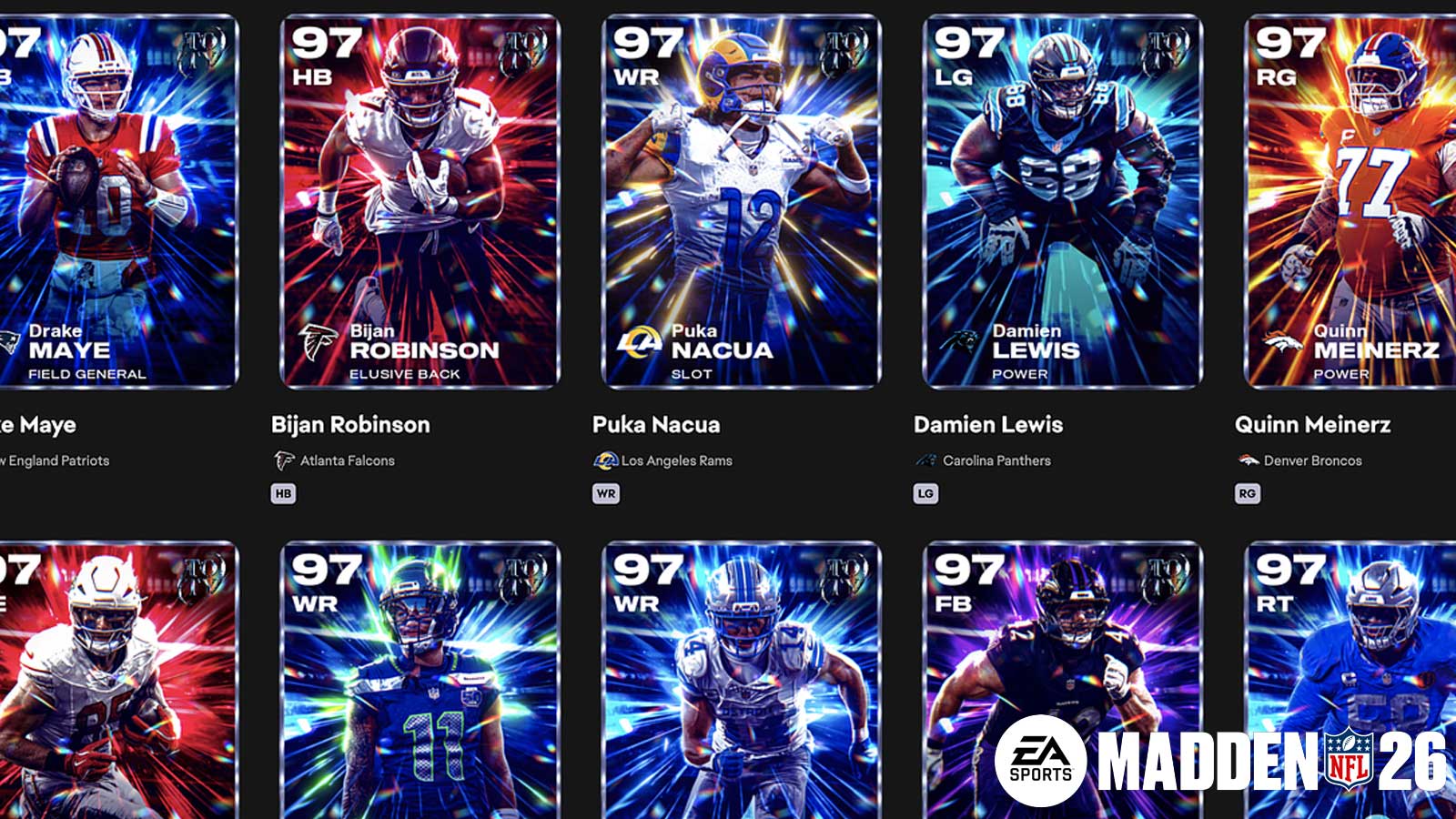Image resolution: width=1456 pixels, height=819 pixels.
Task: Click the Bijan Robinson player link
Action: pos(350,424)
